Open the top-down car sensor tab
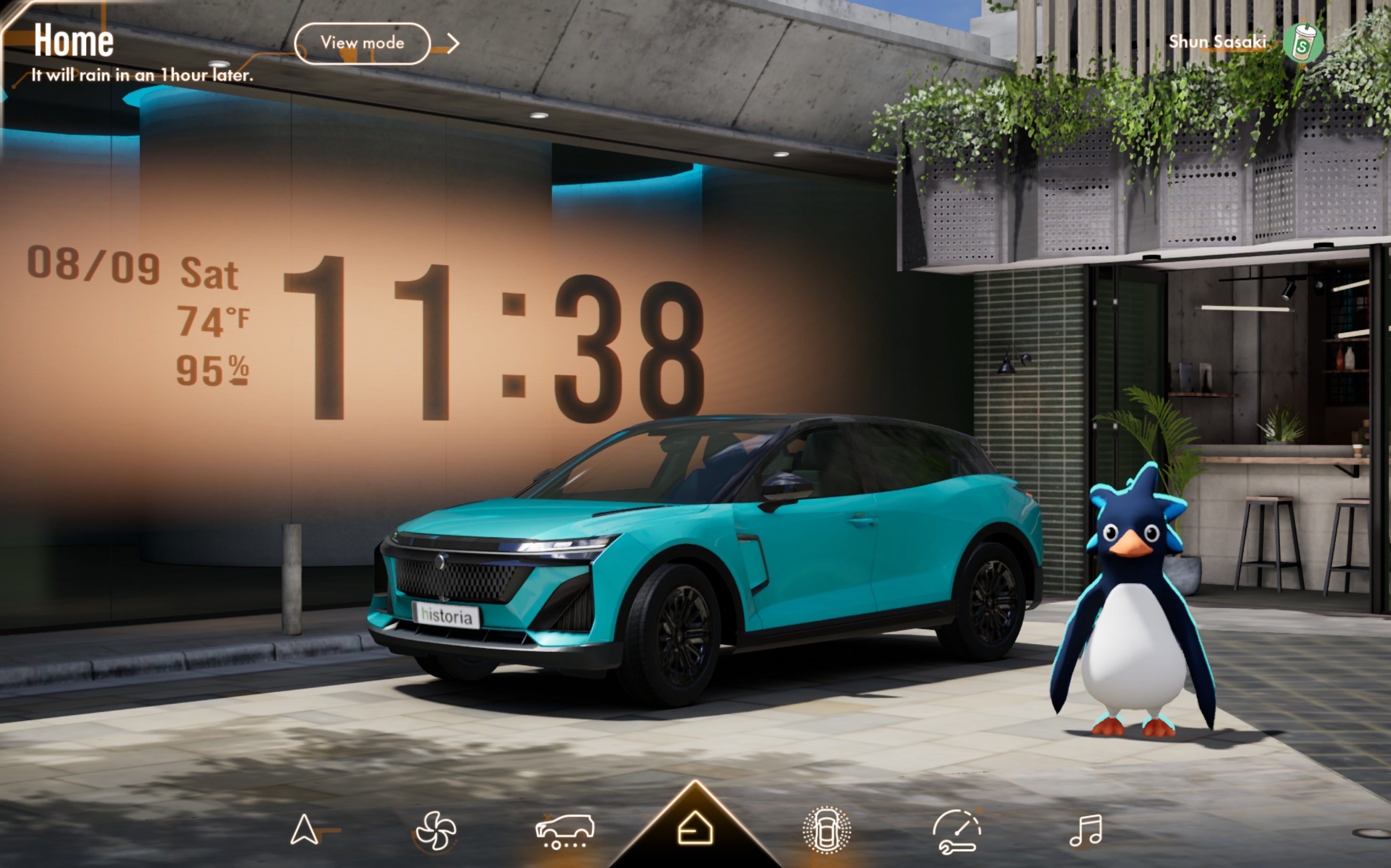The height and width of the screenshot is (868, 1391). pos(826,830)
